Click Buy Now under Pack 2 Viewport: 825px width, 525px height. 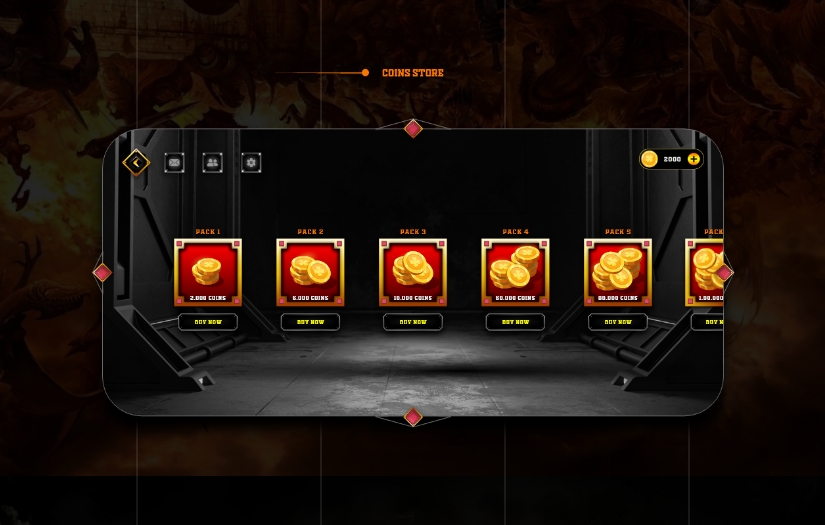click(310, 322)
